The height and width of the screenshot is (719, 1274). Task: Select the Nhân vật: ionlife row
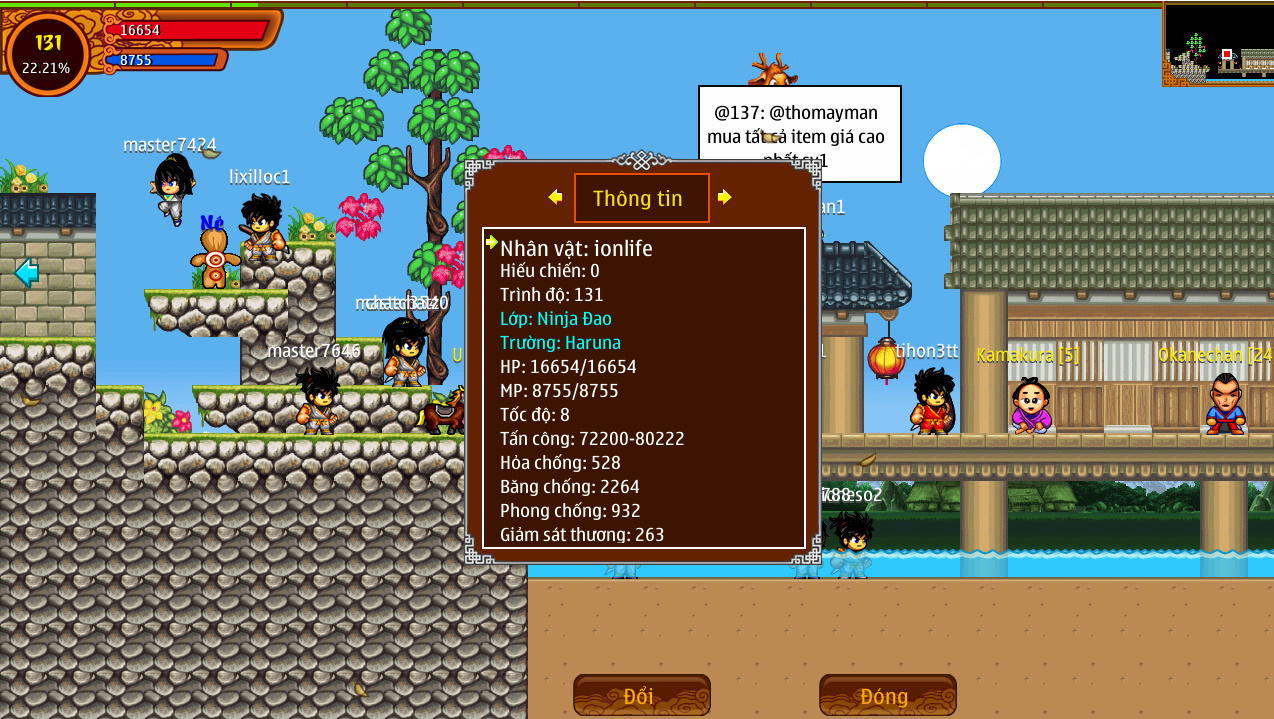[x=576, y=248]
